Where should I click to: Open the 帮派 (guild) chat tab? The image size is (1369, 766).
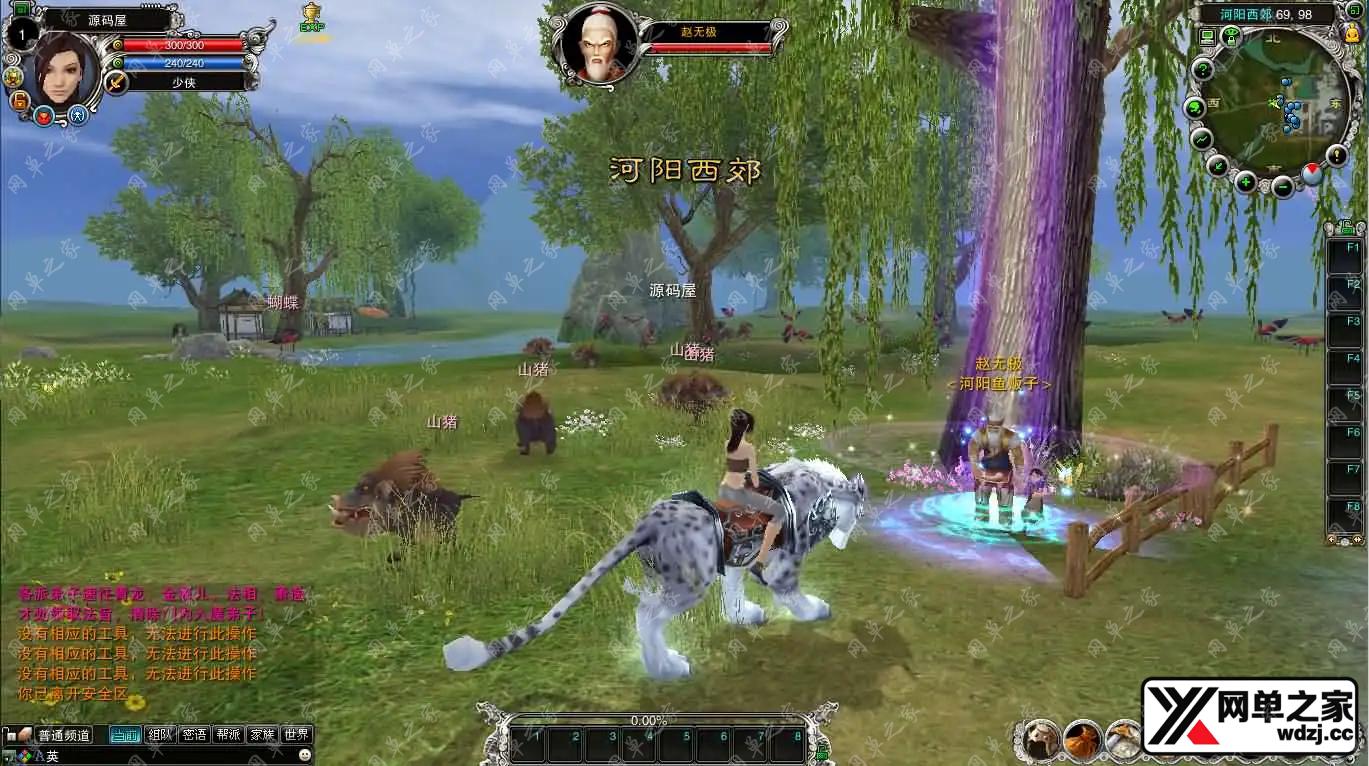(x=227, y=734)
